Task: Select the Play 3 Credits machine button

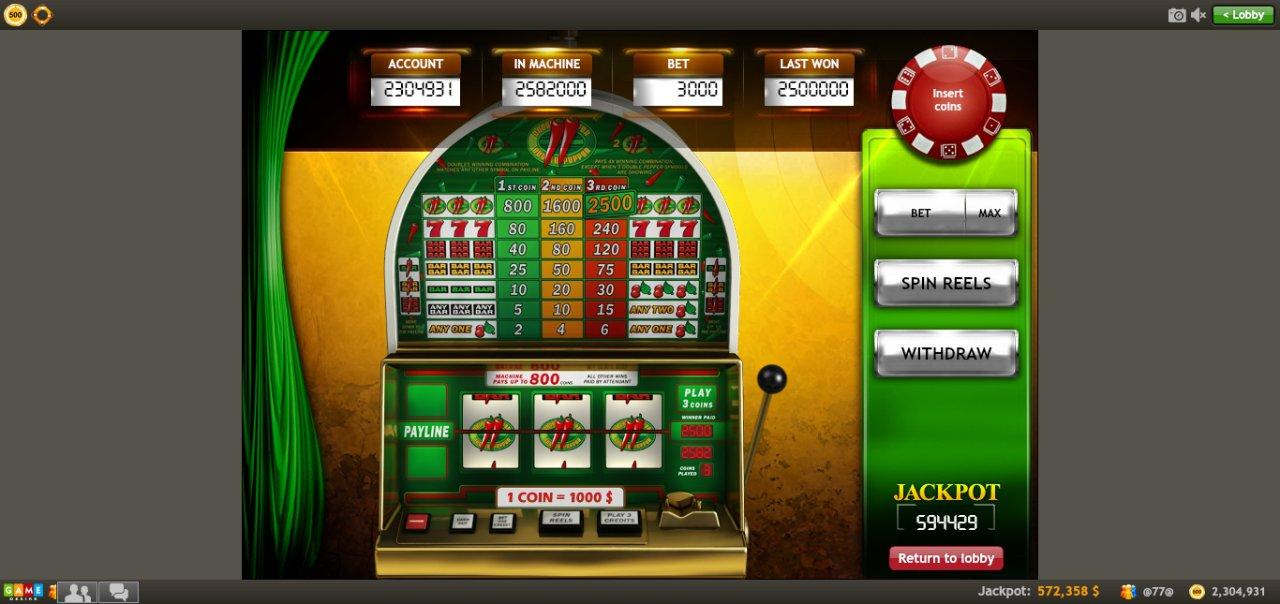Action: click(619, 520)
